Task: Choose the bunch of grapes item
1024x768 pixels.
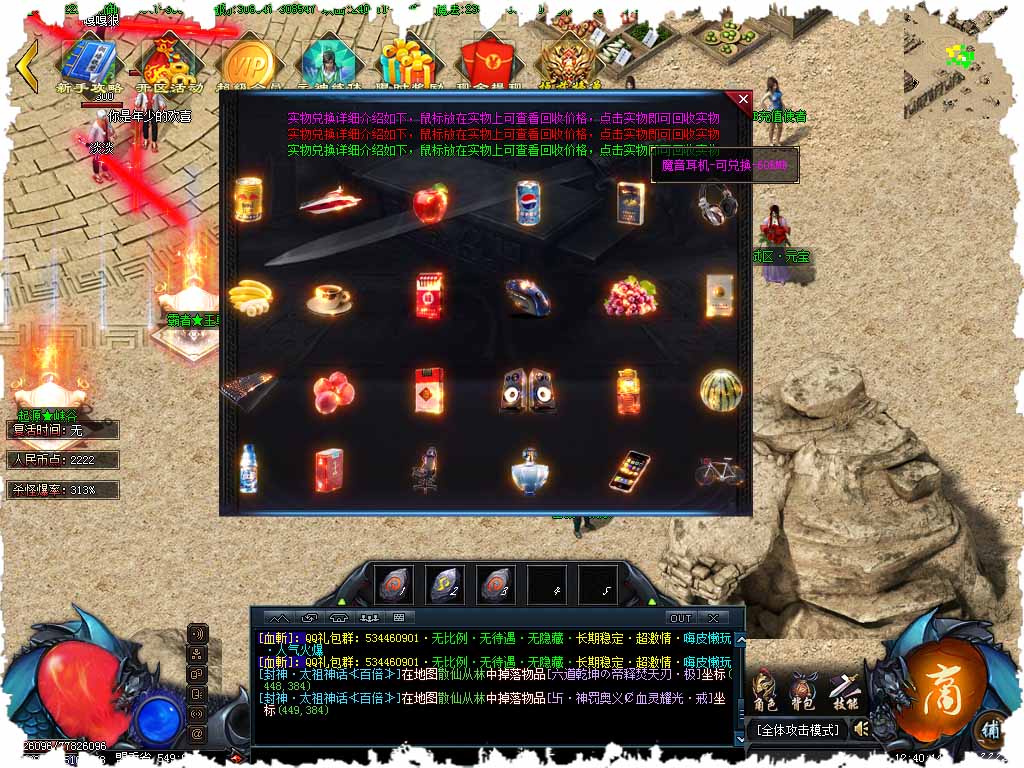Action: point(630,297)
